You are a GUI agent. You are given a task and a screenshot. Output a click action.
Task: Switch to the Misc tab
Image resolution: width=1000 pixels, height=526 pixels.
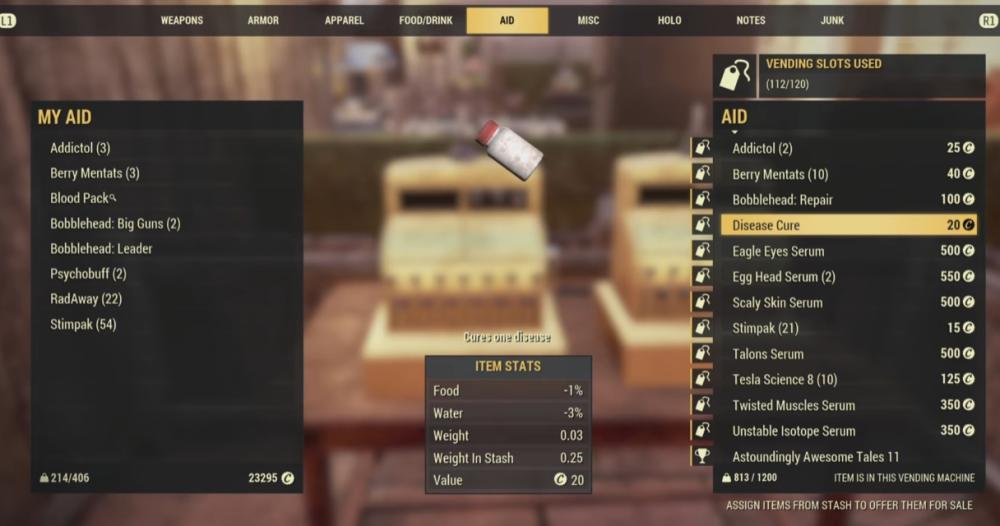[x=588, y=20]
